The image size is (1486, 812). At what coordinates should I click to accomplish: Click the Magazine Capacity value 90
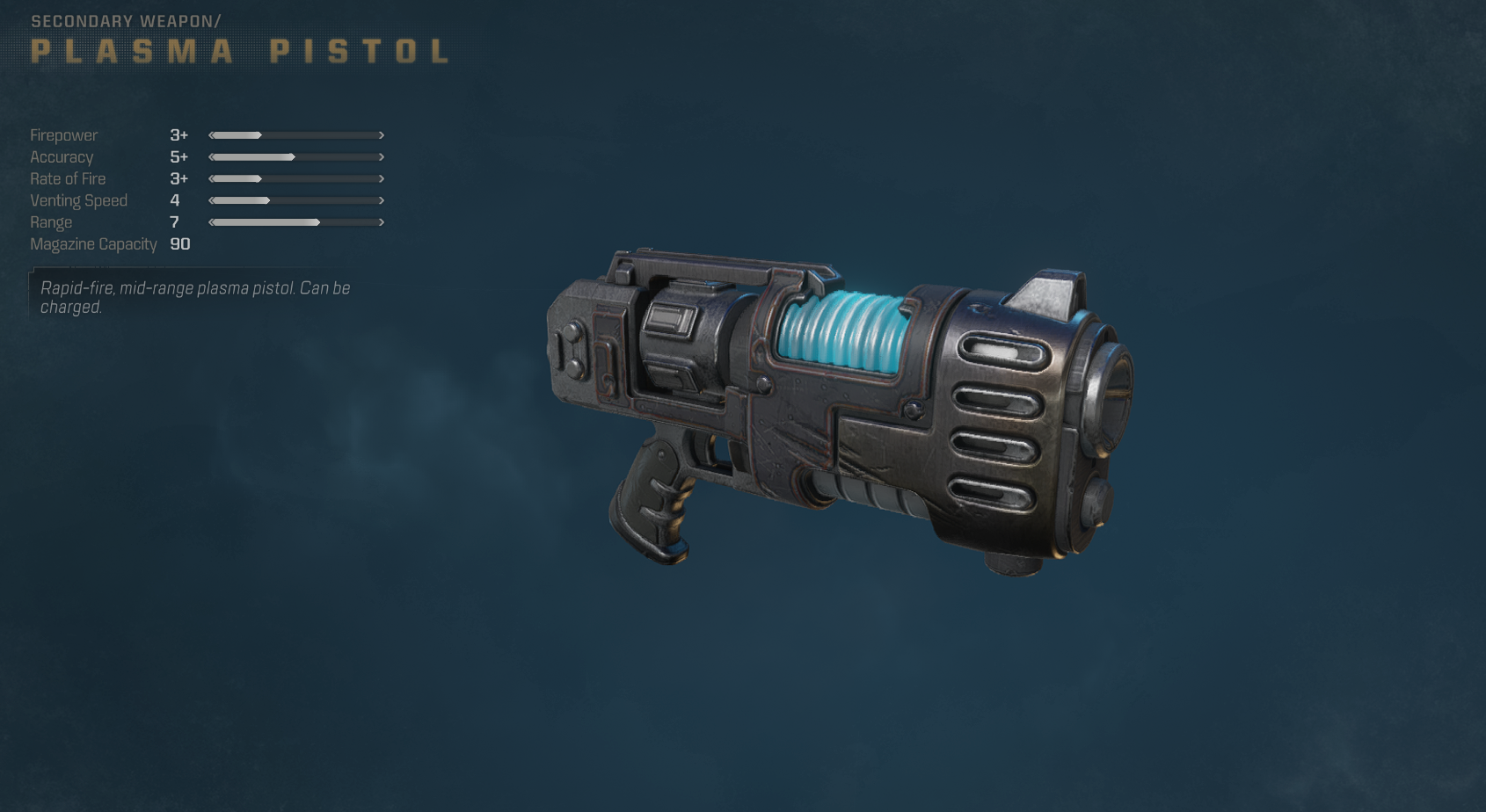tap(179, 244)
